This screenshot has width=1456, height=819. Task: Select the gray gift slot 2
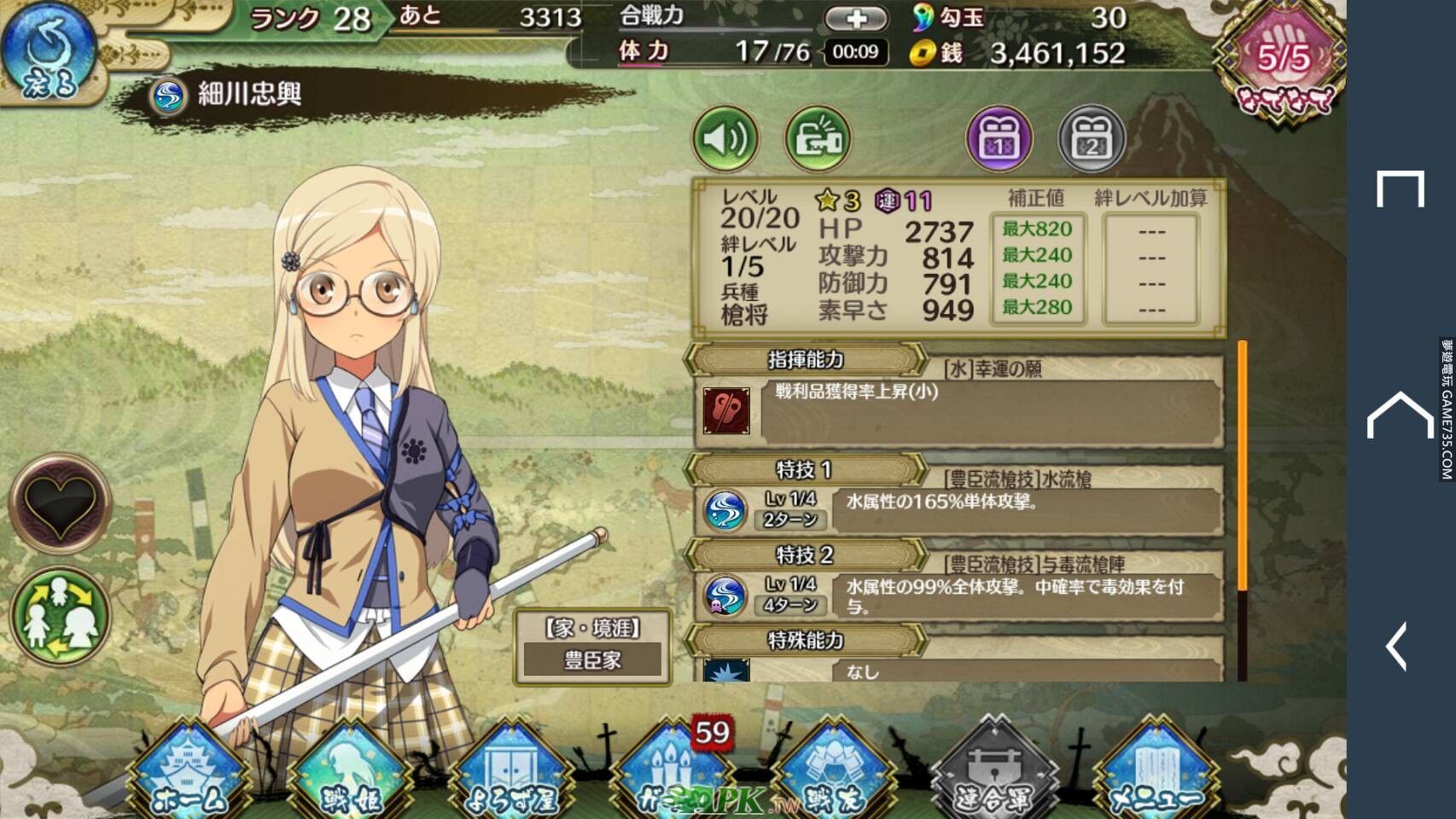pos(1091,139)
